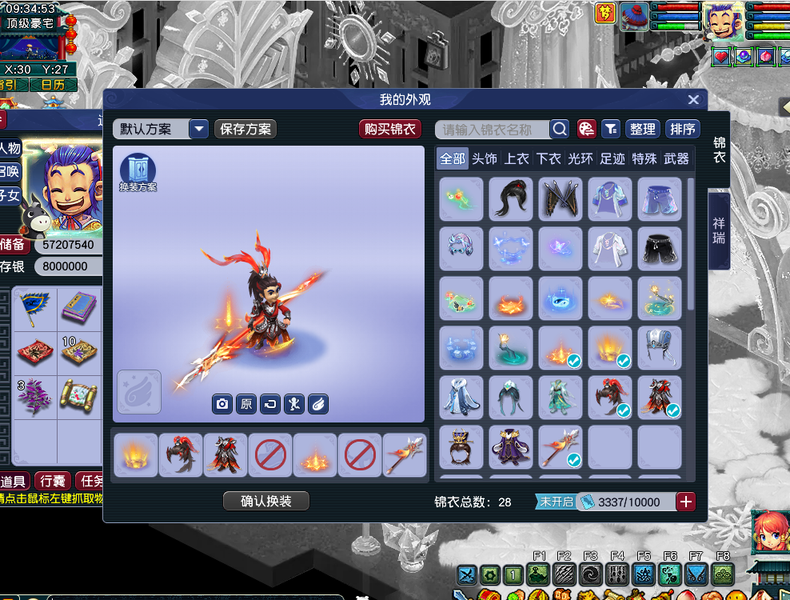Click the 保存方案 button
Image resolution: width=790 pixels, height=600 pixels.
point(245,129)
